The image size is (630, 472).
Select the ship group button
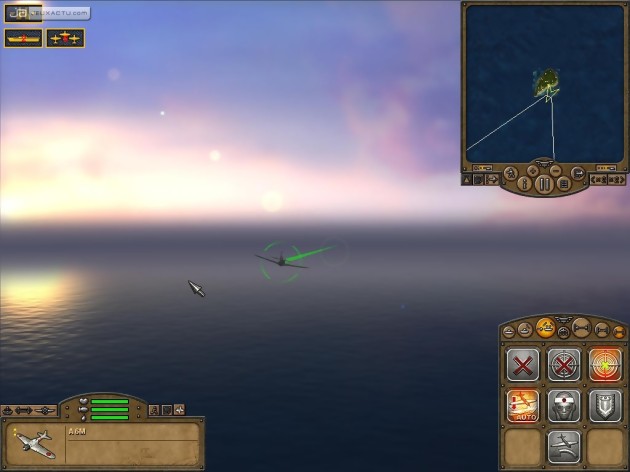pos(23,38)
